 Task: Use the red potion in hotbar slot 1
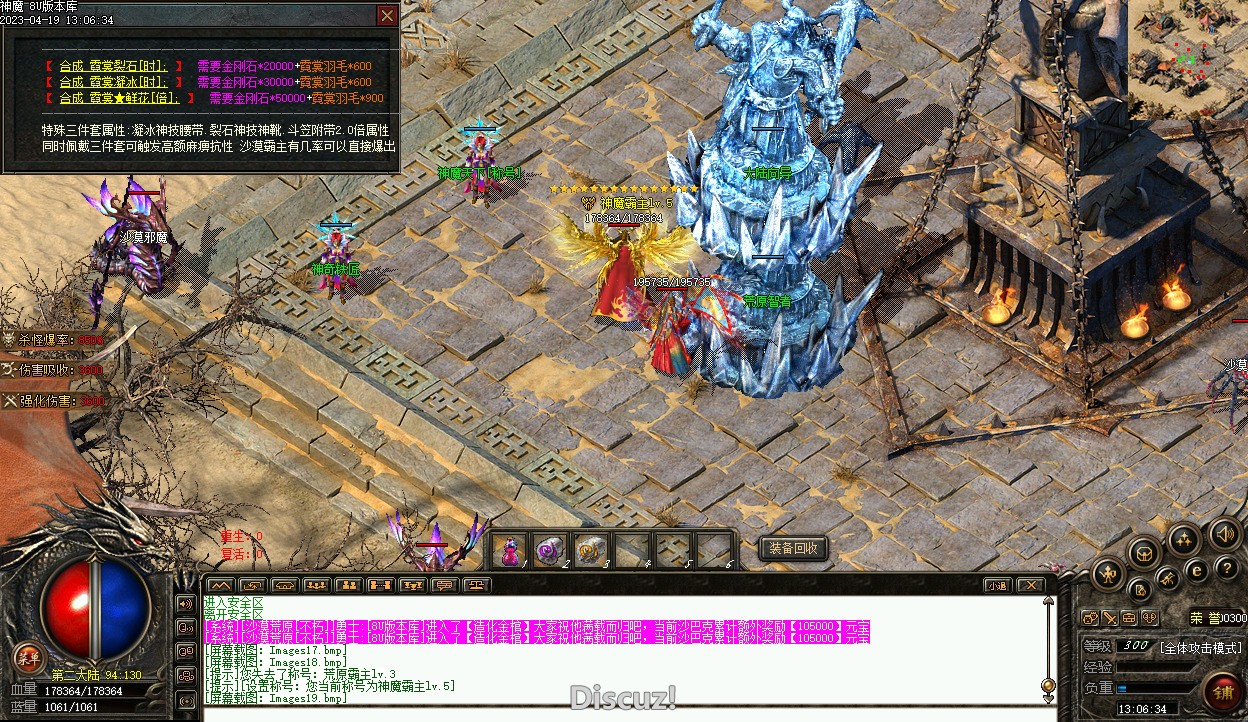(509, 550)
